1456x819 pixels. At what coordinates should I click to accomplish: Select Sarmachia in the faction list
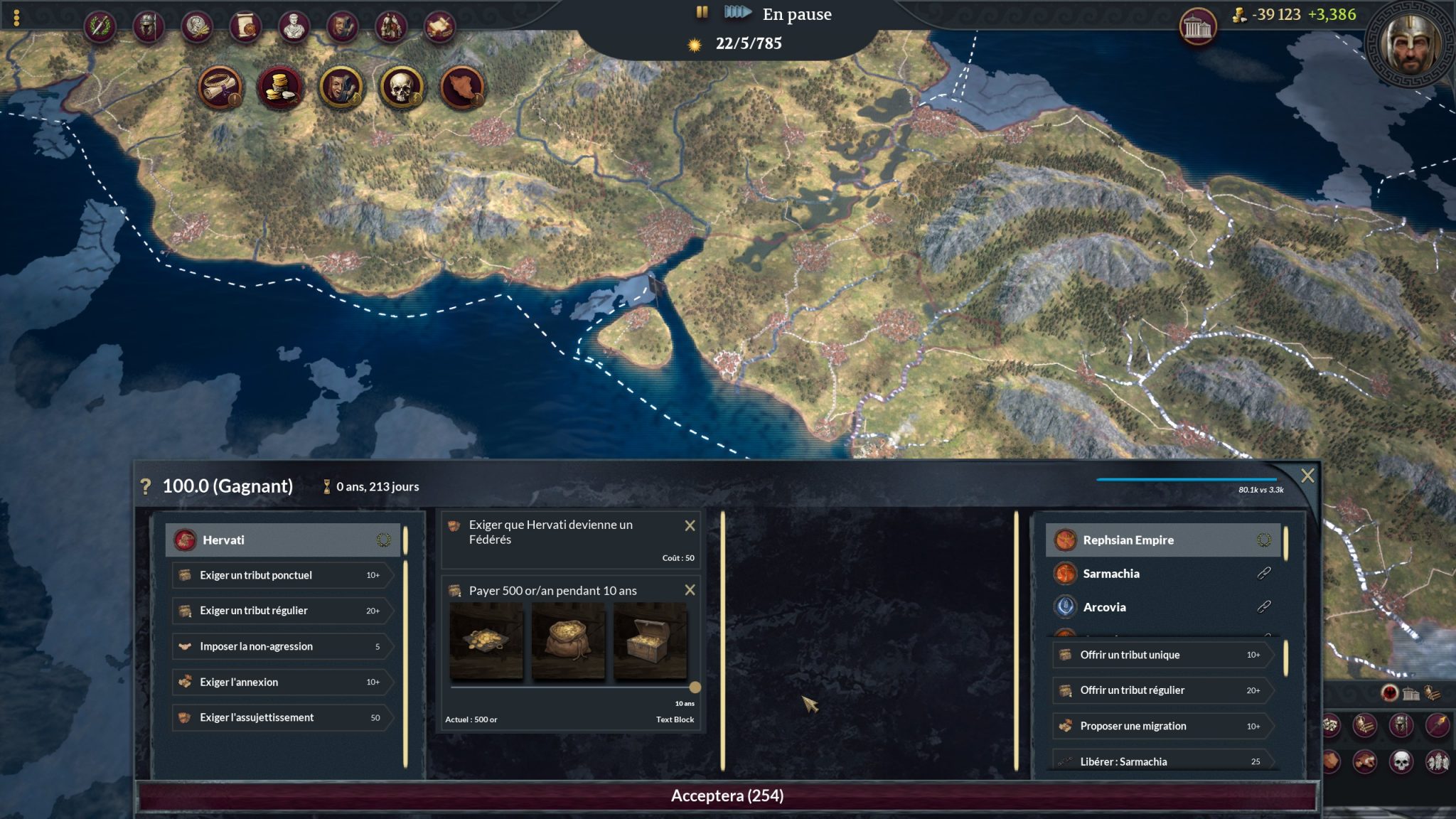(x=1110, y=574)
